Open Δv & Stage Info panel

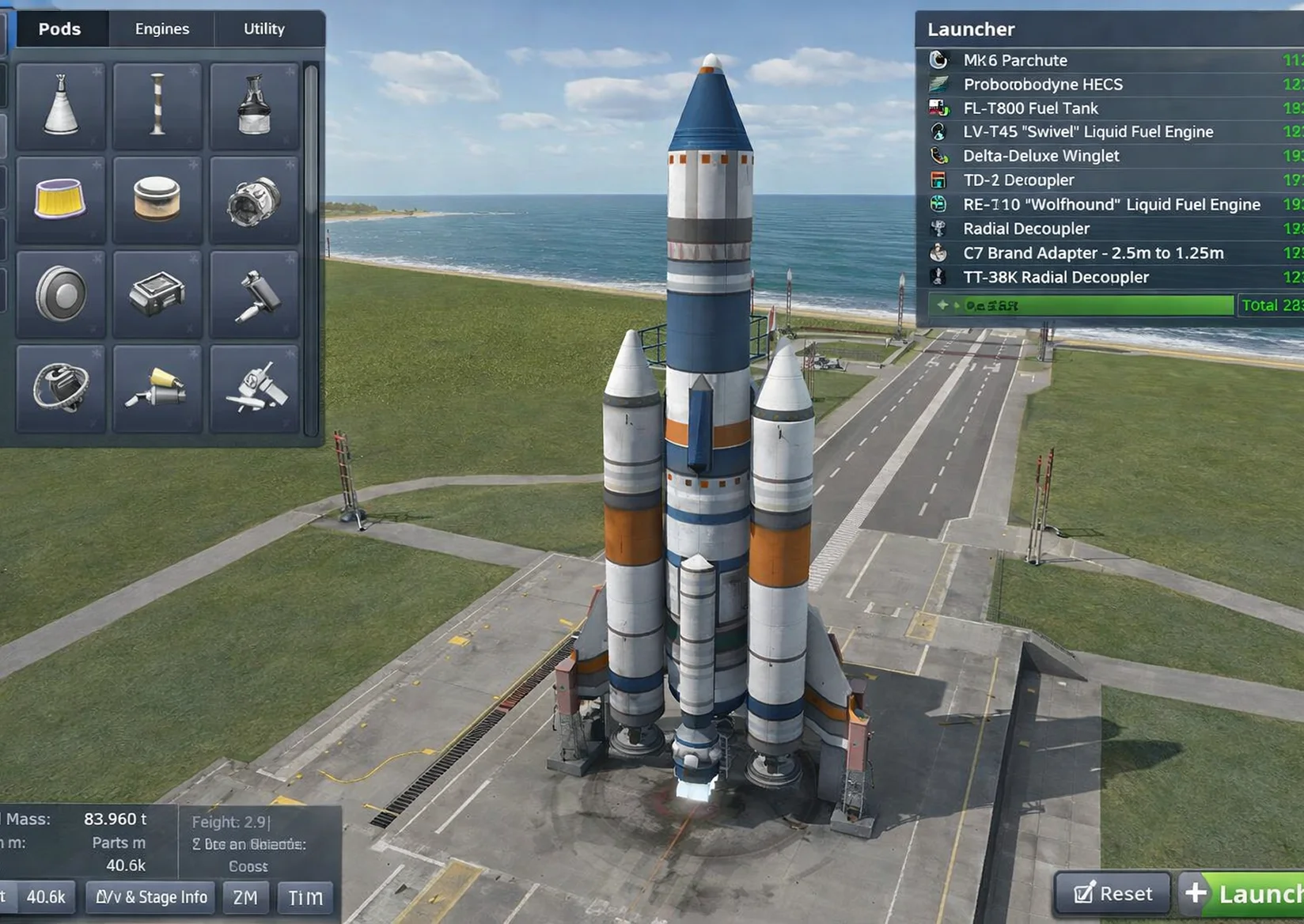[x=149, y=897]
